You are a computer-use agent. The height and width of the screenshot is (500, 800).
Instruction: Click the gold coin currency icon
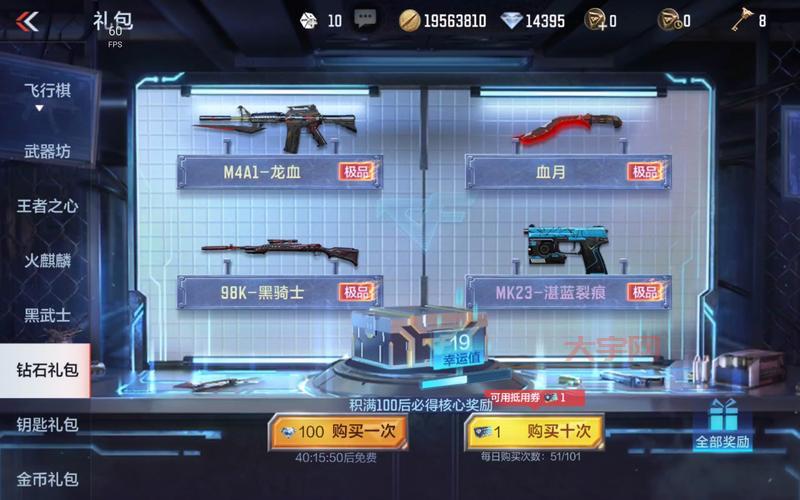410,20
